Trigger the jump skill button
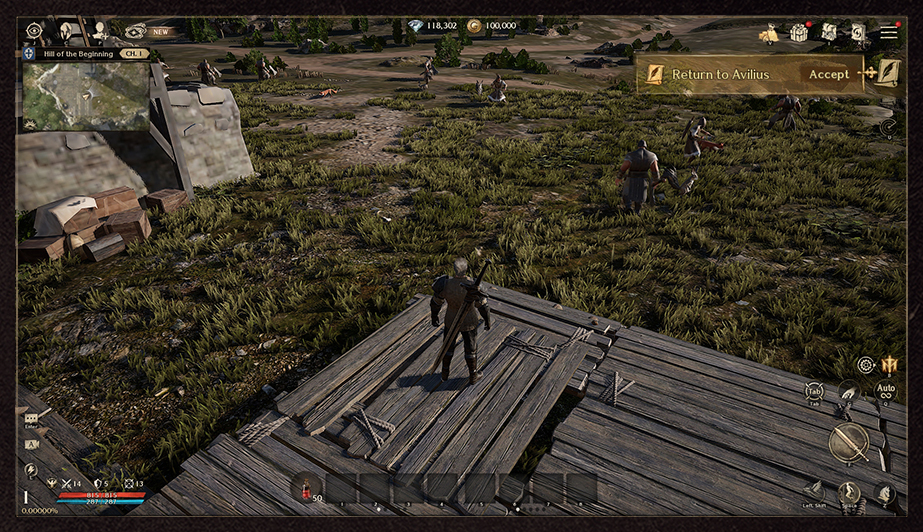The width and height of the screenshot is (923, 532). pos(849,492)
